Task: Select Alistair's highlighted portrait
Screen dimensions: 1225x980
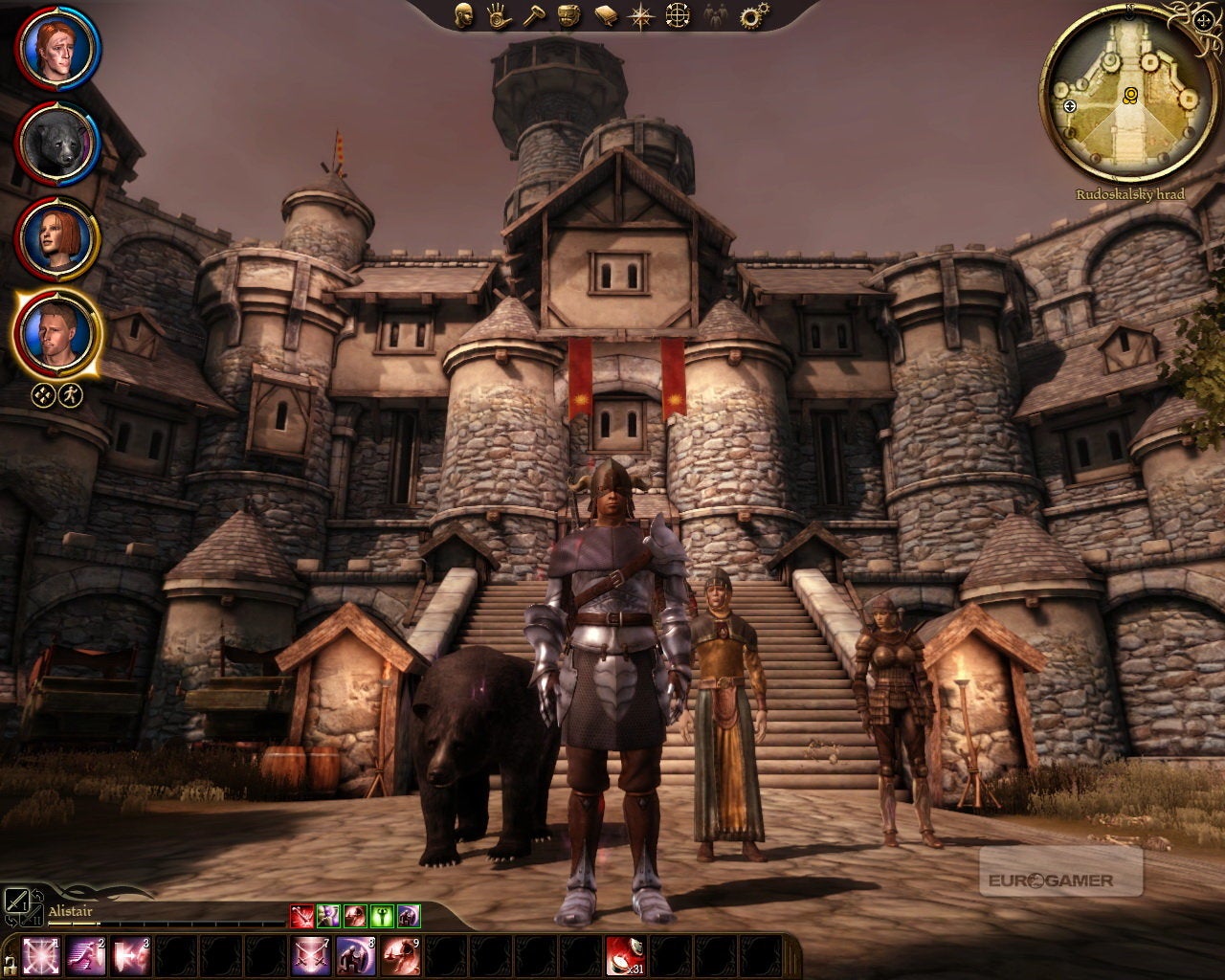Action: (56, 331)
